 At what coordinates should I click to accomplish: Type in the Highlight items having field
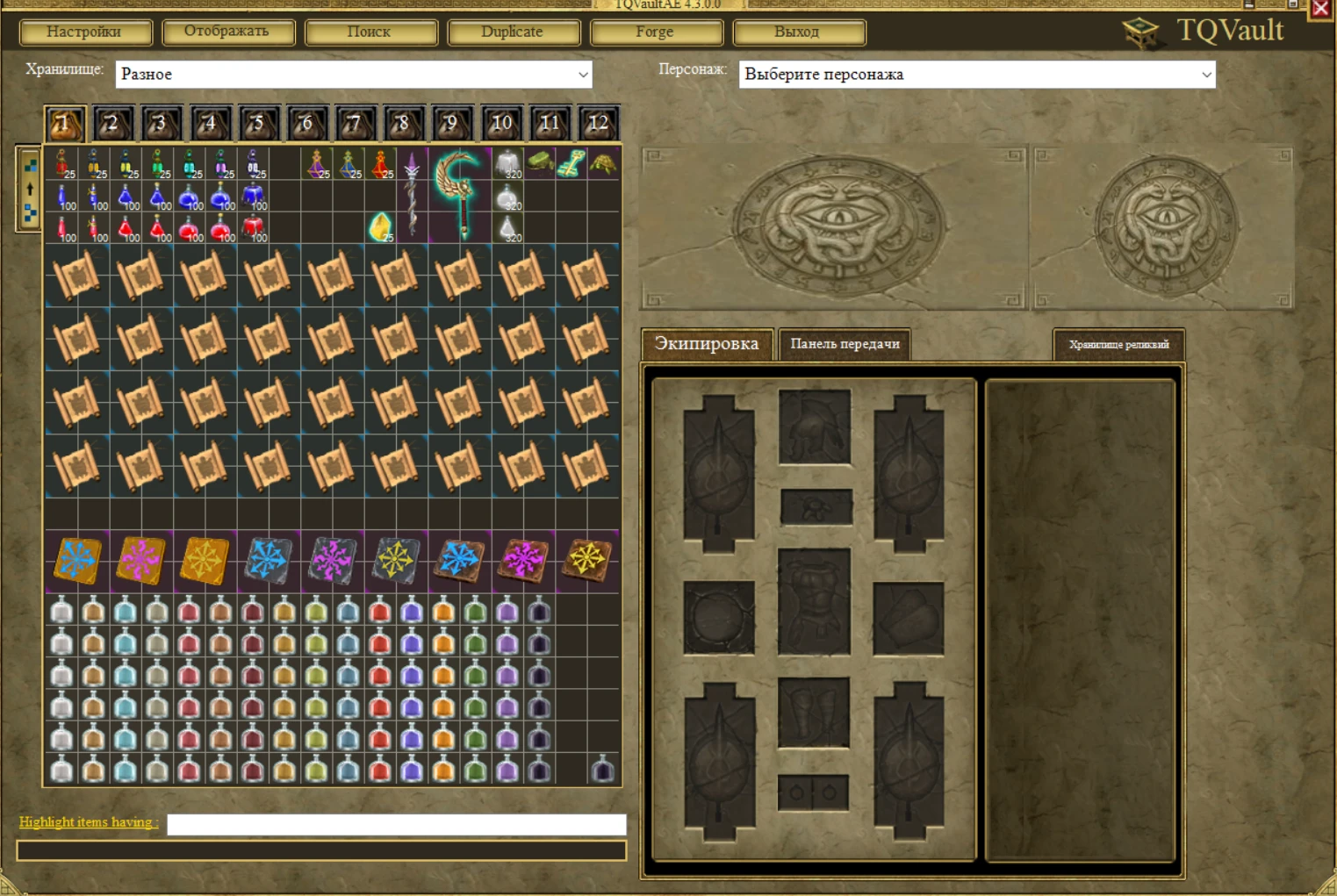click(x=394, y=824)
